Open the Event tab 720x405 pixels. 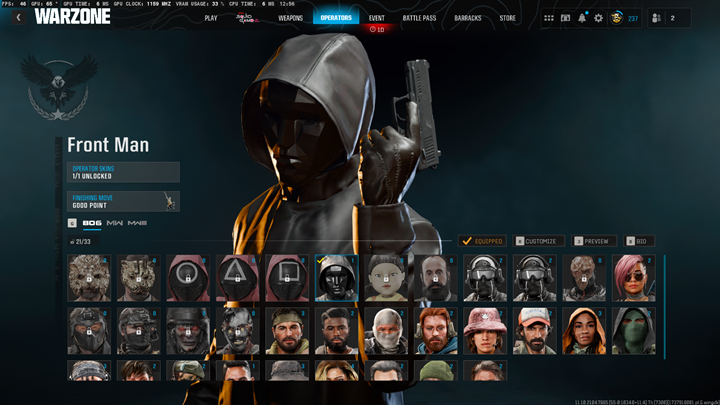click(x=377, y=18)
